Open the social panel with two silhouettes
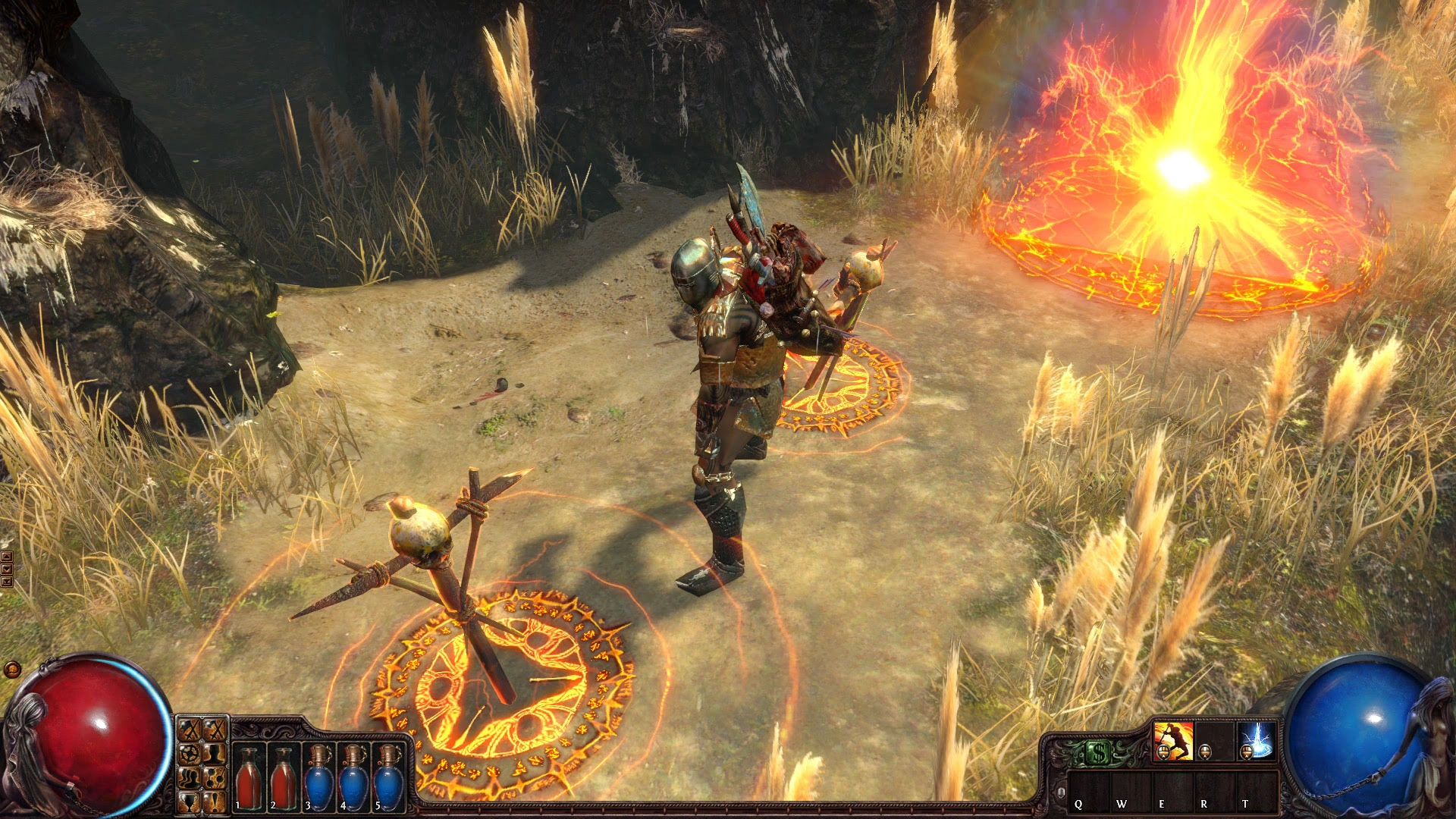1456x819 pixels. (190, 777)
